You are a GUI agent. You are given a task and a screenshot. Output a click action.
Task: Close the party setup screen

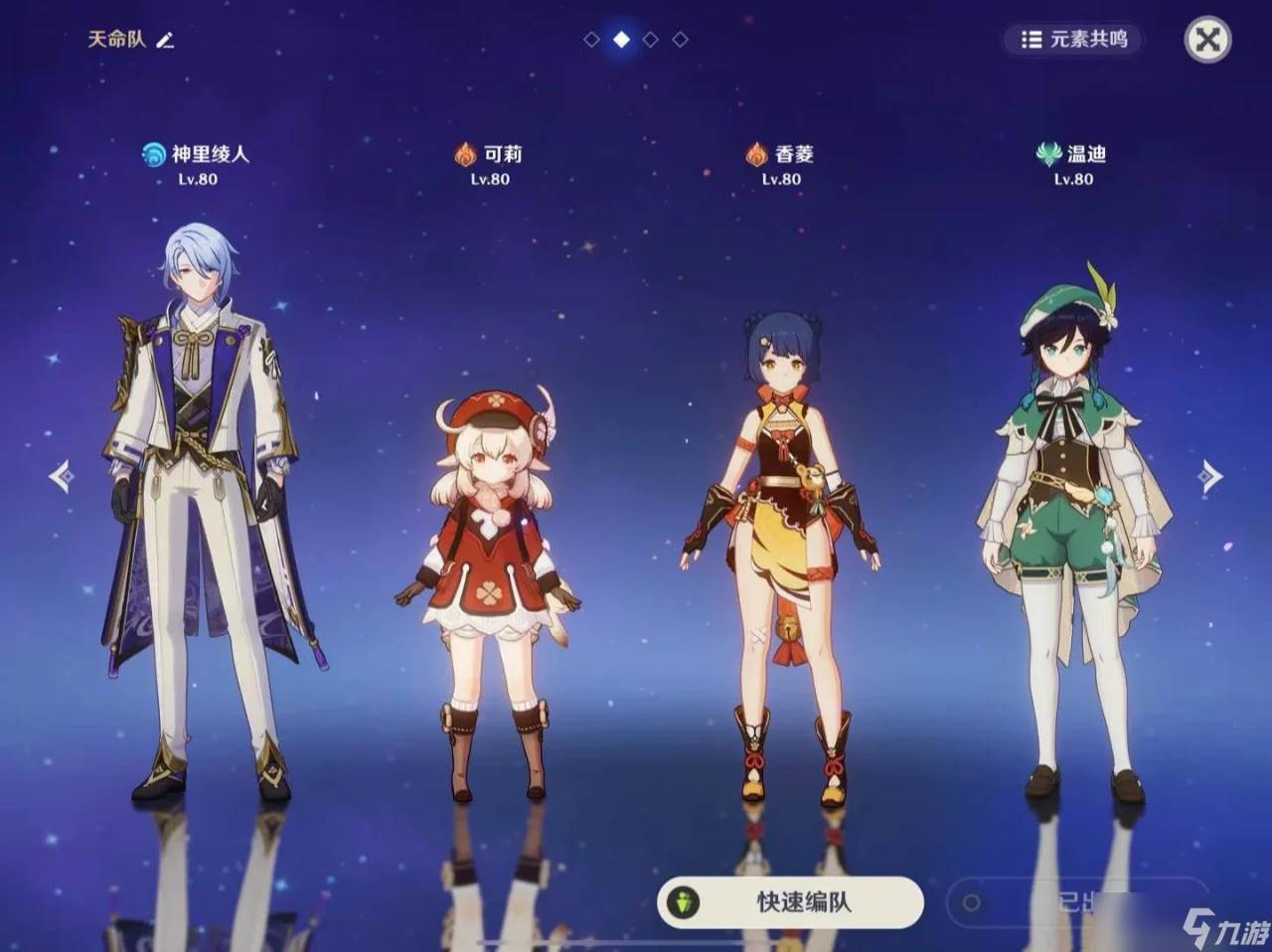1207,40
